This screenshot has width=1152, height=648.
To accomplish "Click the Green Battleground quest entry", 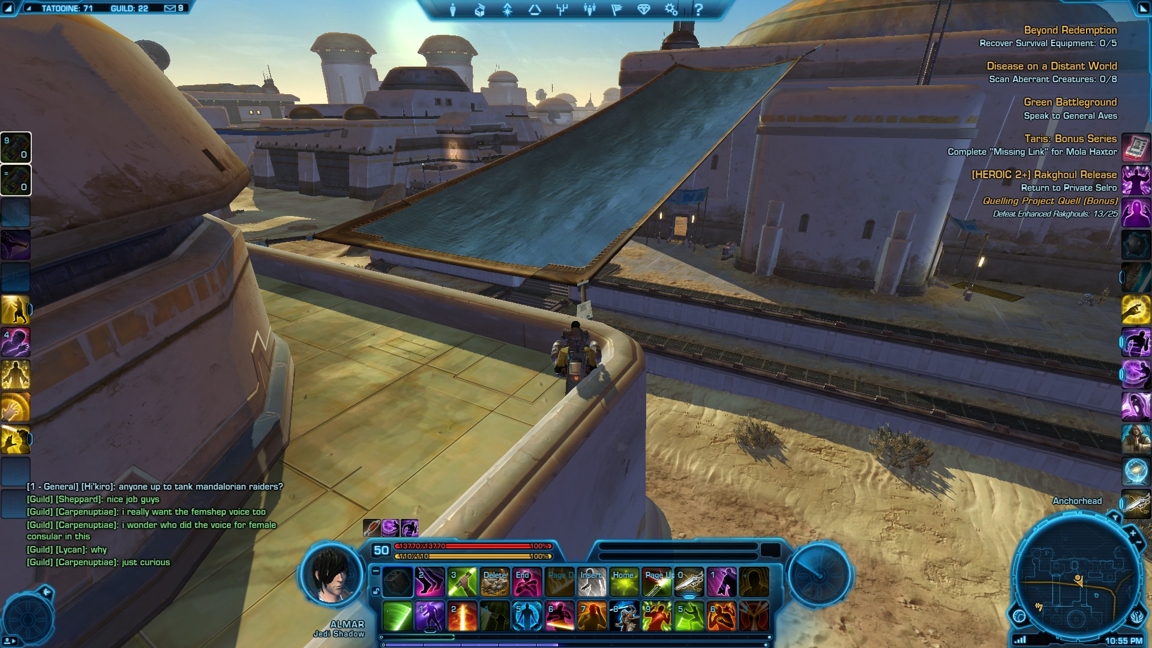I will (x=1069, y=102).
